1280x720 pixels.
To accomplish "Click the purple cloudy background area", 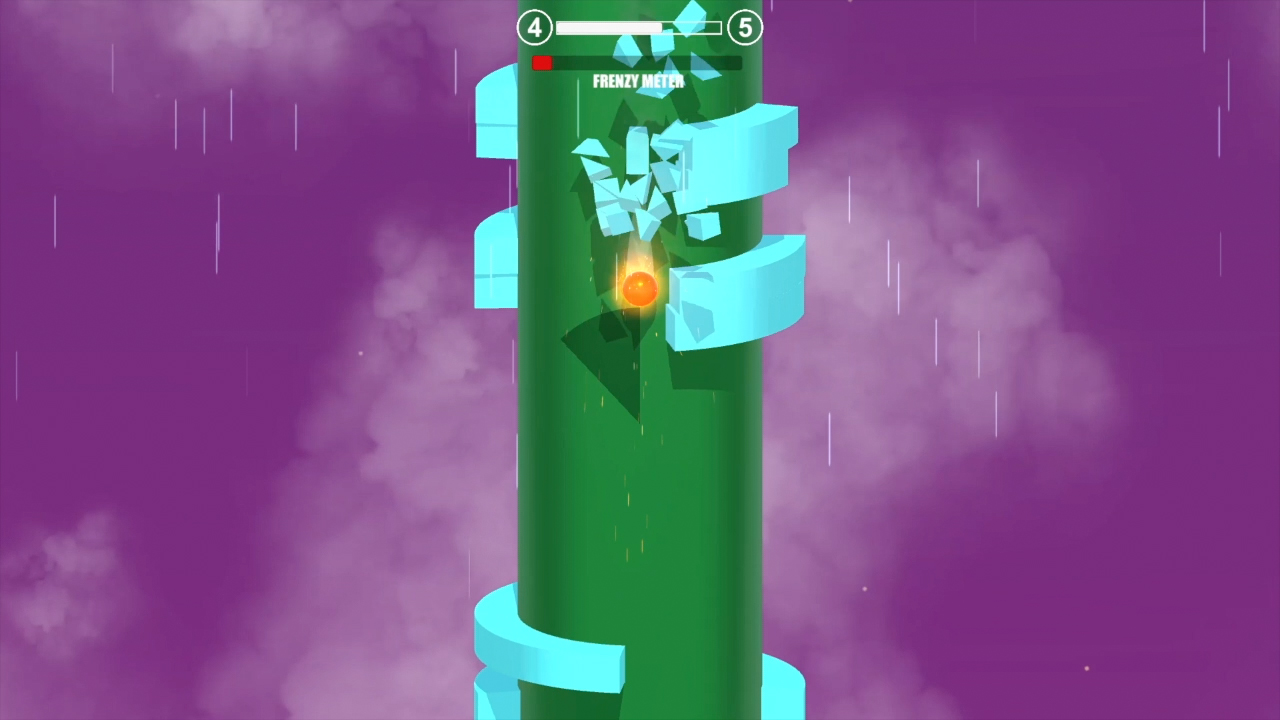I will click(200, 400).
